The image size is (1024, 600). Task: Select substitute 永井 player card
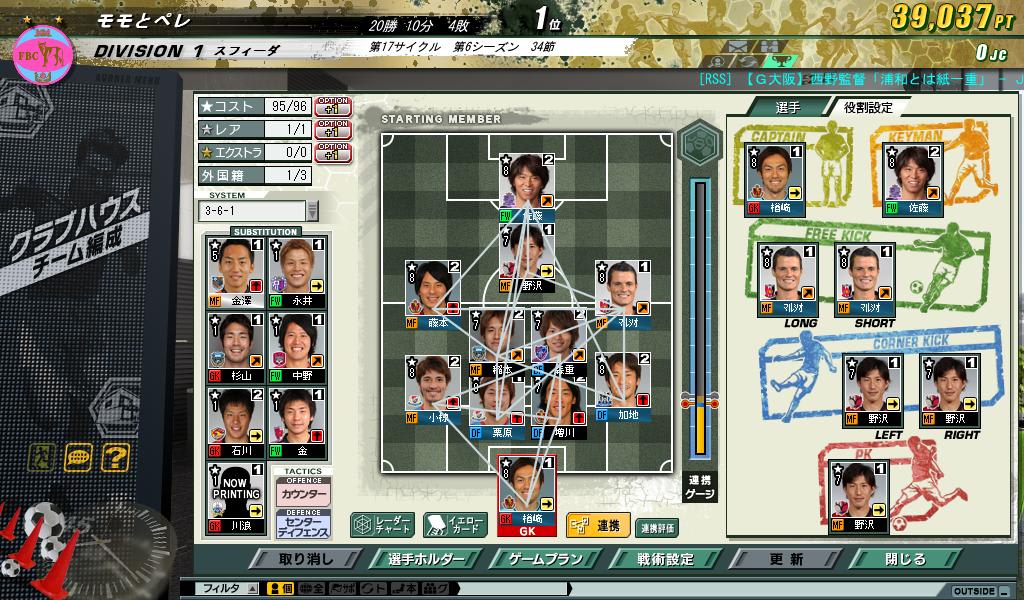tap(297, 272)
